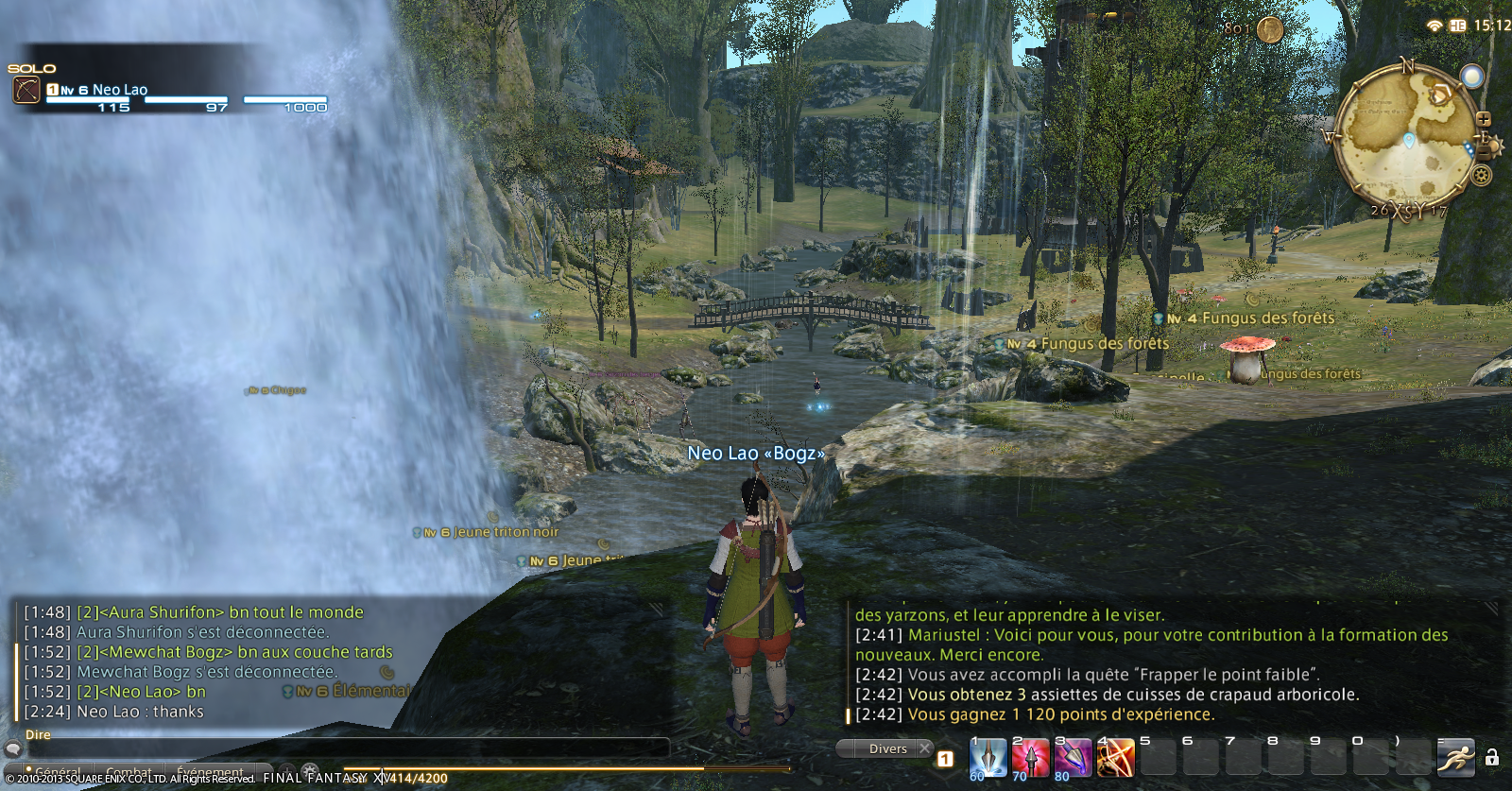The image size is (1512, 791).
Task: Click the gil coin currency icon
Action: (x=1270, y=29)
